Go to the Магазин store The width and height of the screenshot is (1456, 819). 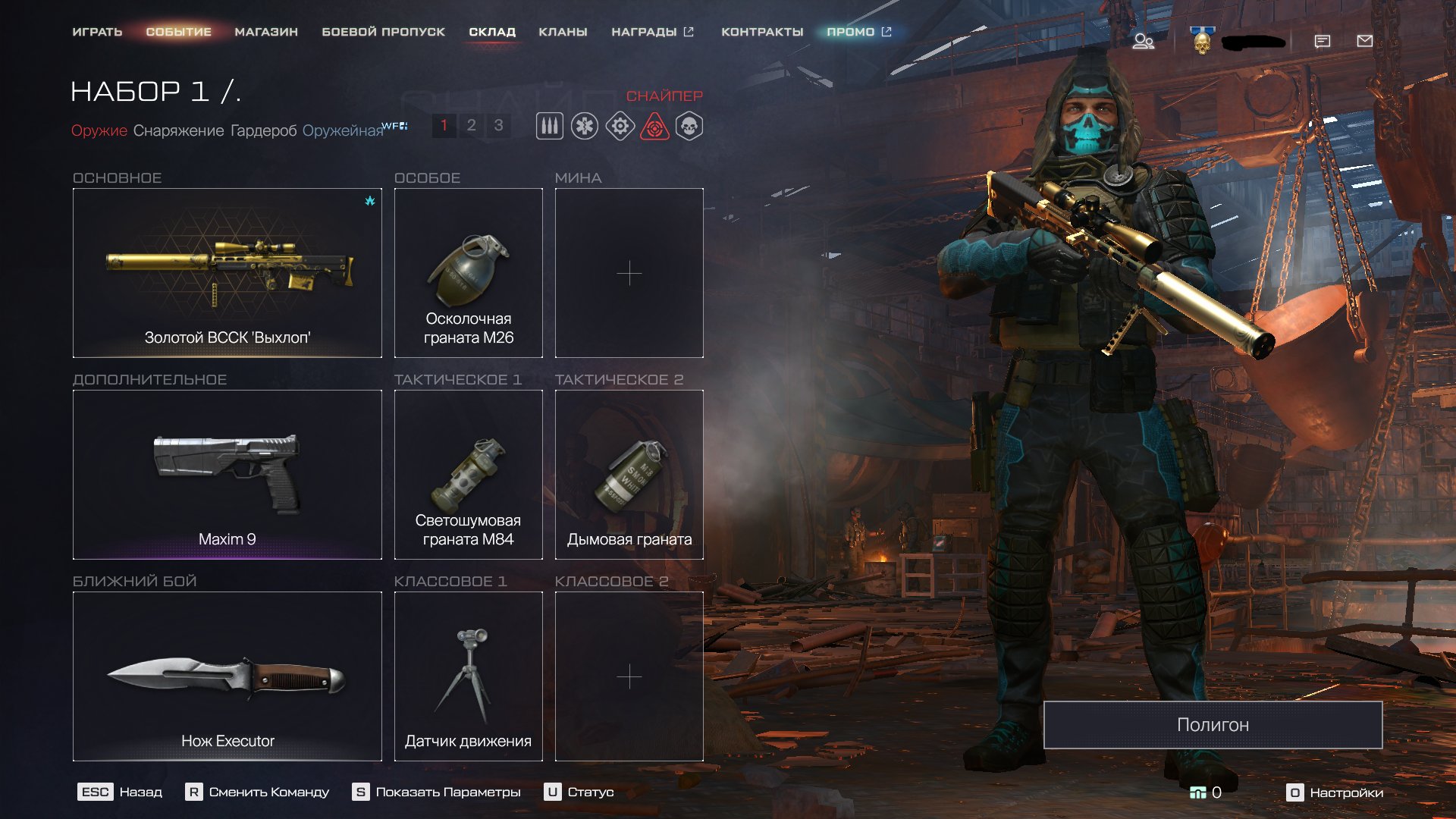coord(266,32)
